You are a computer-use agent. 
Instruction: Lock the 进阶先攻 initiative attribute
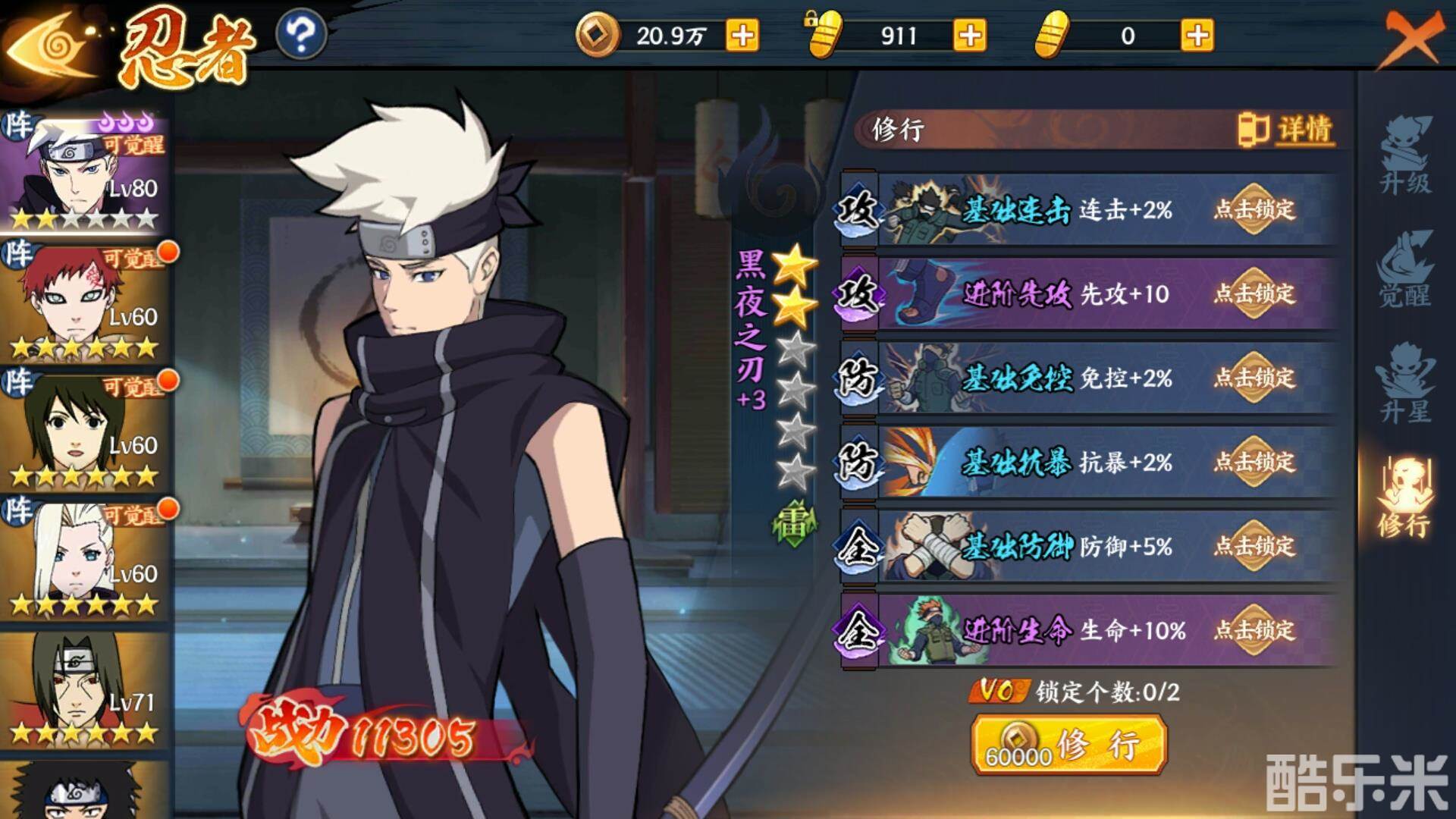point(1254,293)
